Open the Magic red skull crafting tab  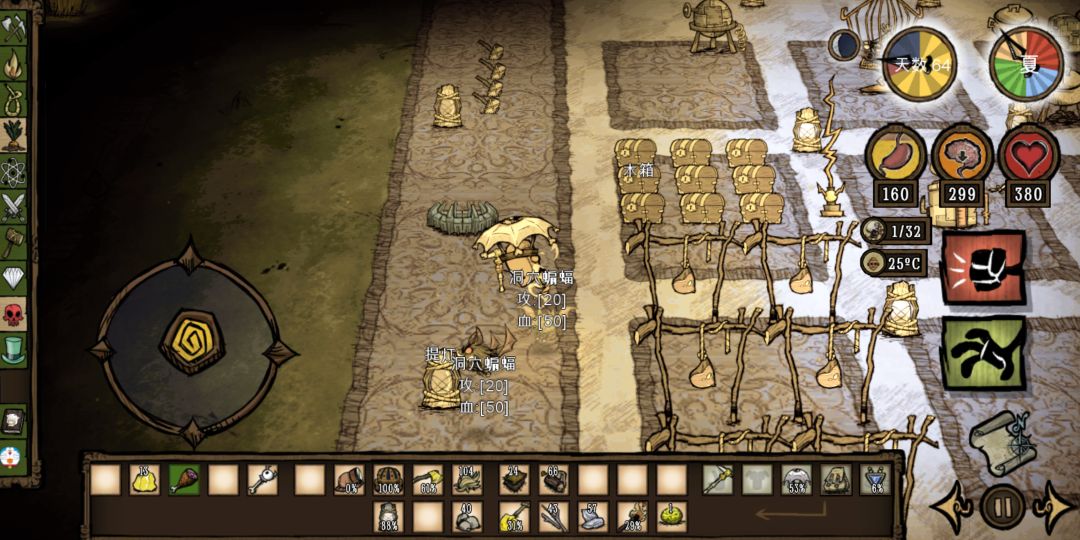tap(14, 314)
